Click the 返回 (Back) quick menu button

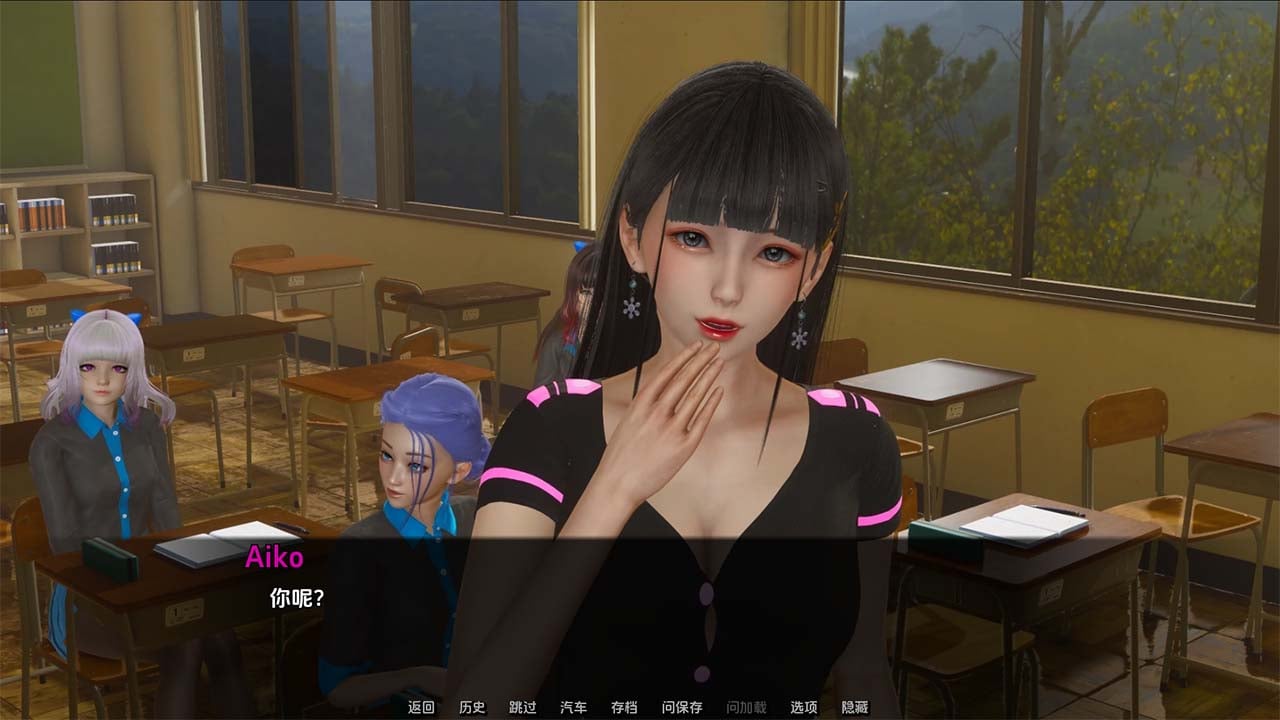421,707
